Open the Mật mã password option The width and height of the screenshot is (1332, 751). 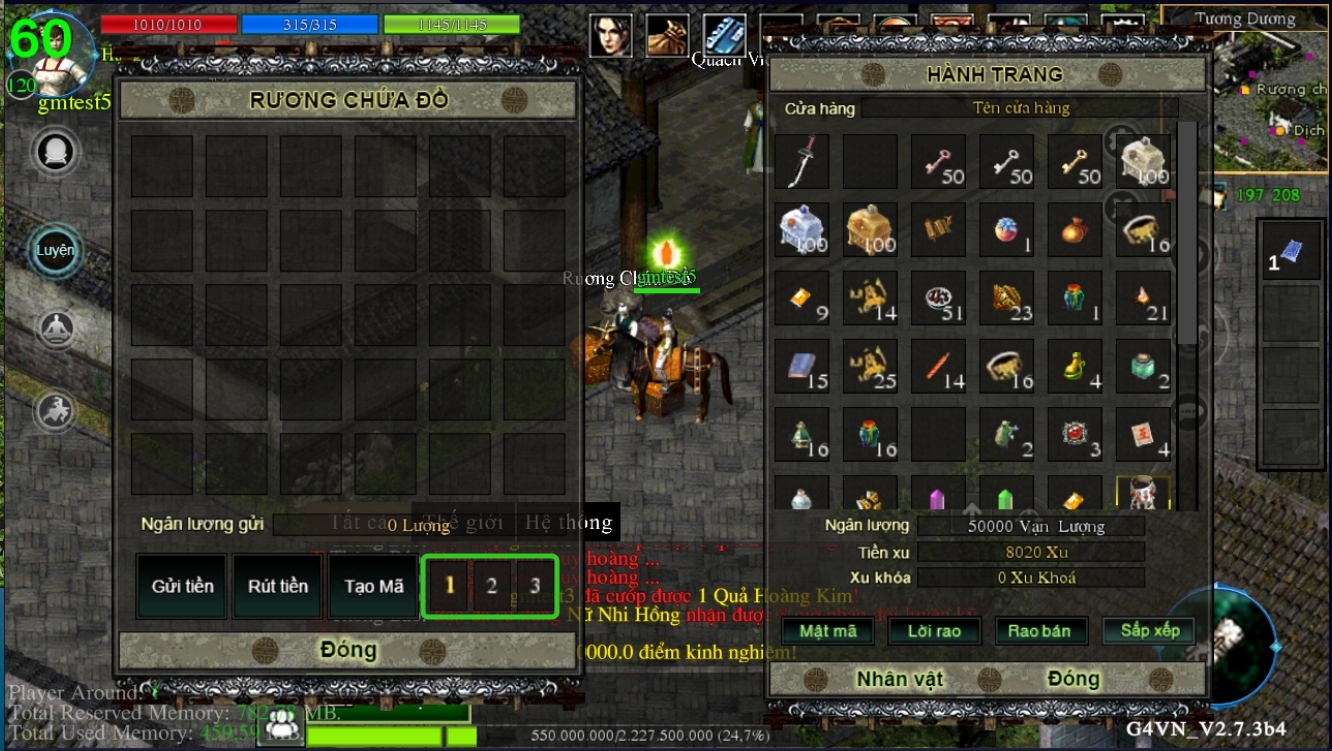[x=828, y=631]
